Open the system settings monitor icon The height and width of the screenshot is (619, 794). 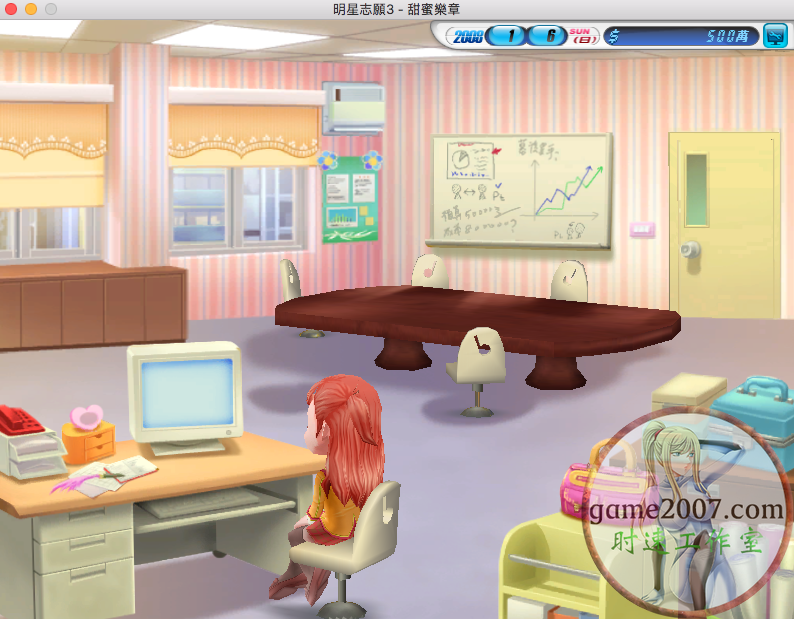click(773, 36)
